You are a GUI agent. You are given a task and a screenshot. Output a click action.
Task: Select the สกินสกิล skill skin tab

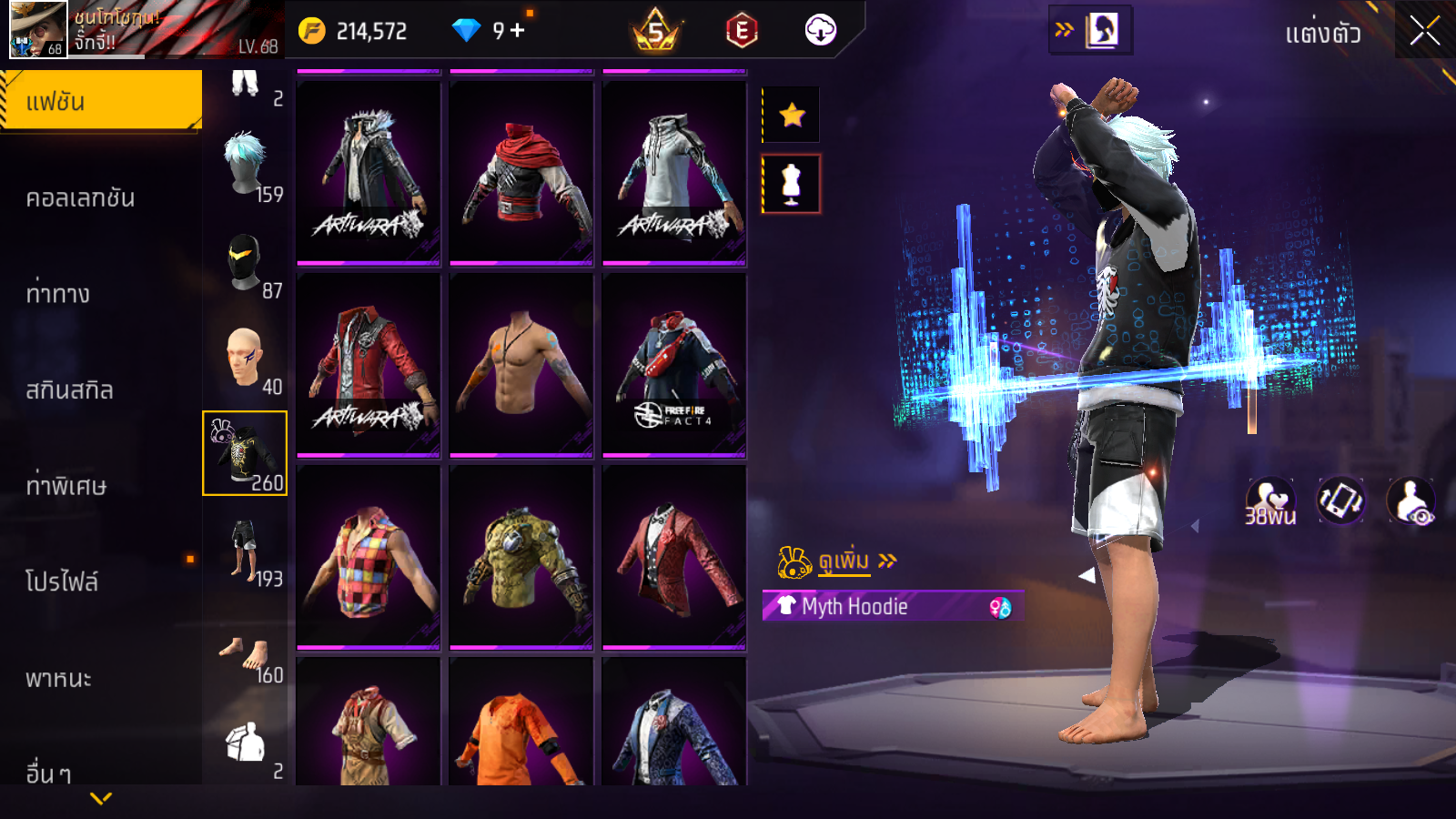(x=70, y=390)
